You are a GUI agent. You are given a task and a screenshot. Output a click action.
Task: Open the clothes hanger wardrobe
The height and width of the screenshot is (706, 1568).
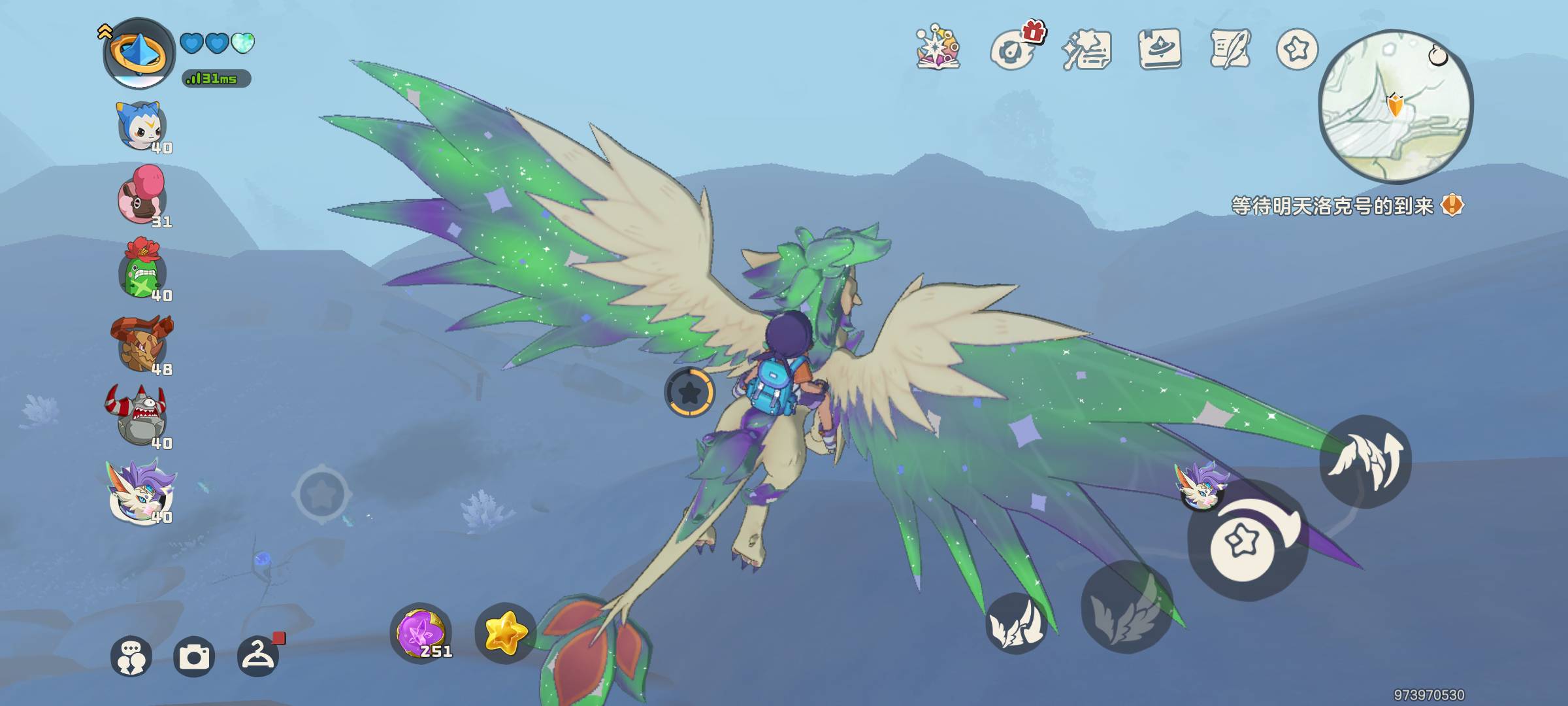(x=258, y=656)
